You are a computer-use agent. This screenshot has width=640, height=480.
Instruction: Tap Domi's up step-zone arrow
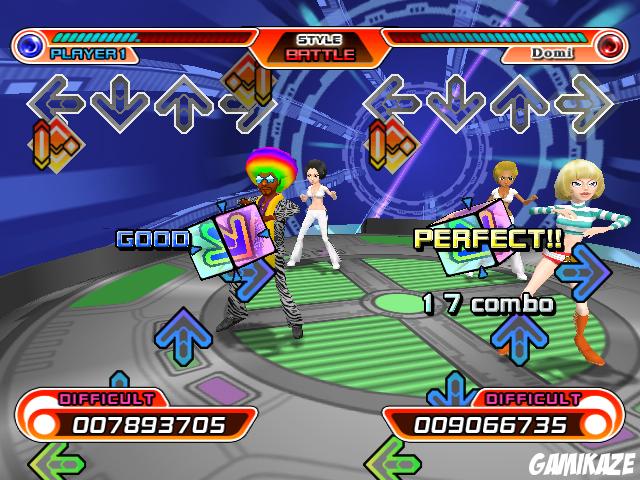[520, 102]
